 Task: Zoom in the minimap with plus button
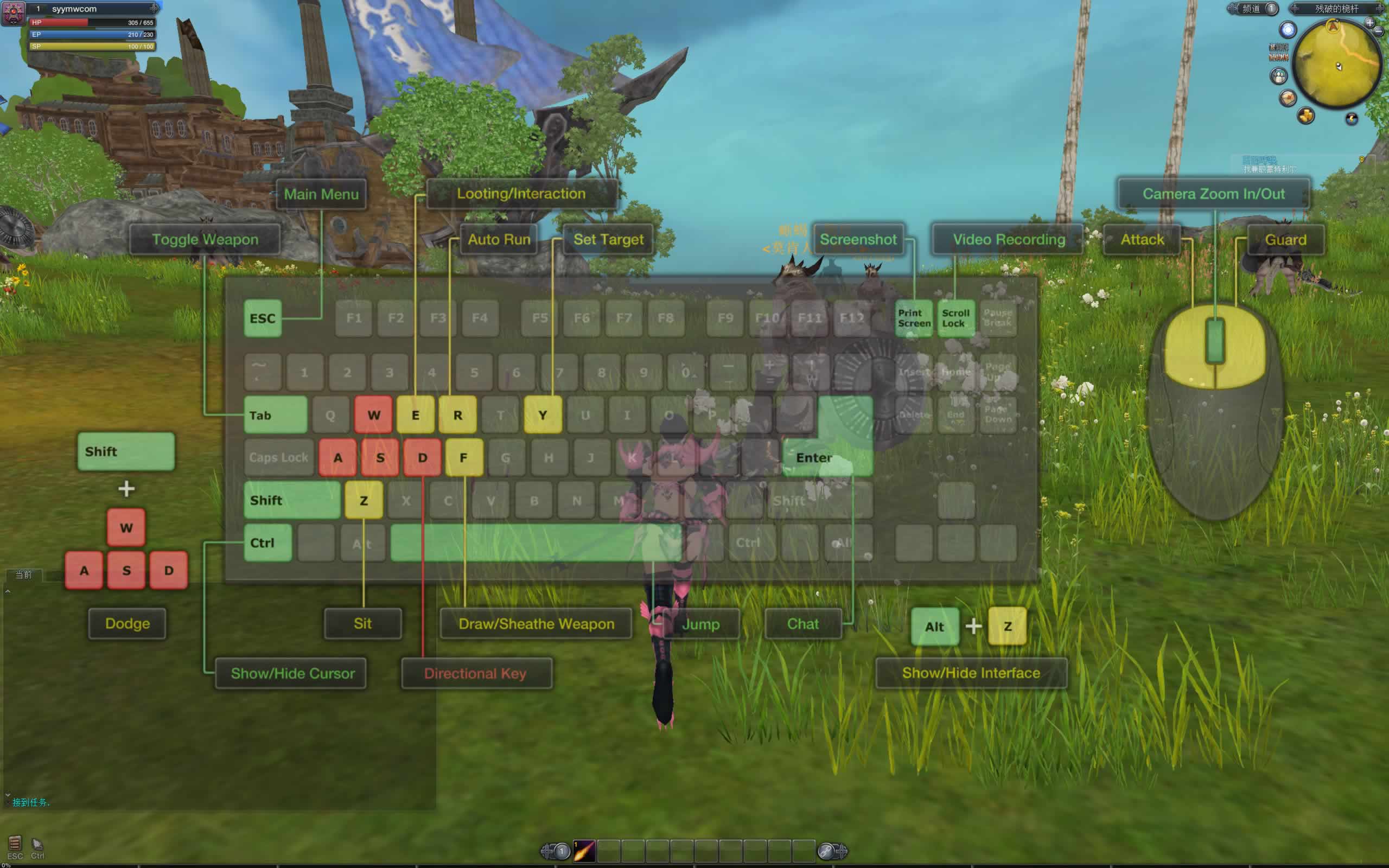pos(1369,23)
